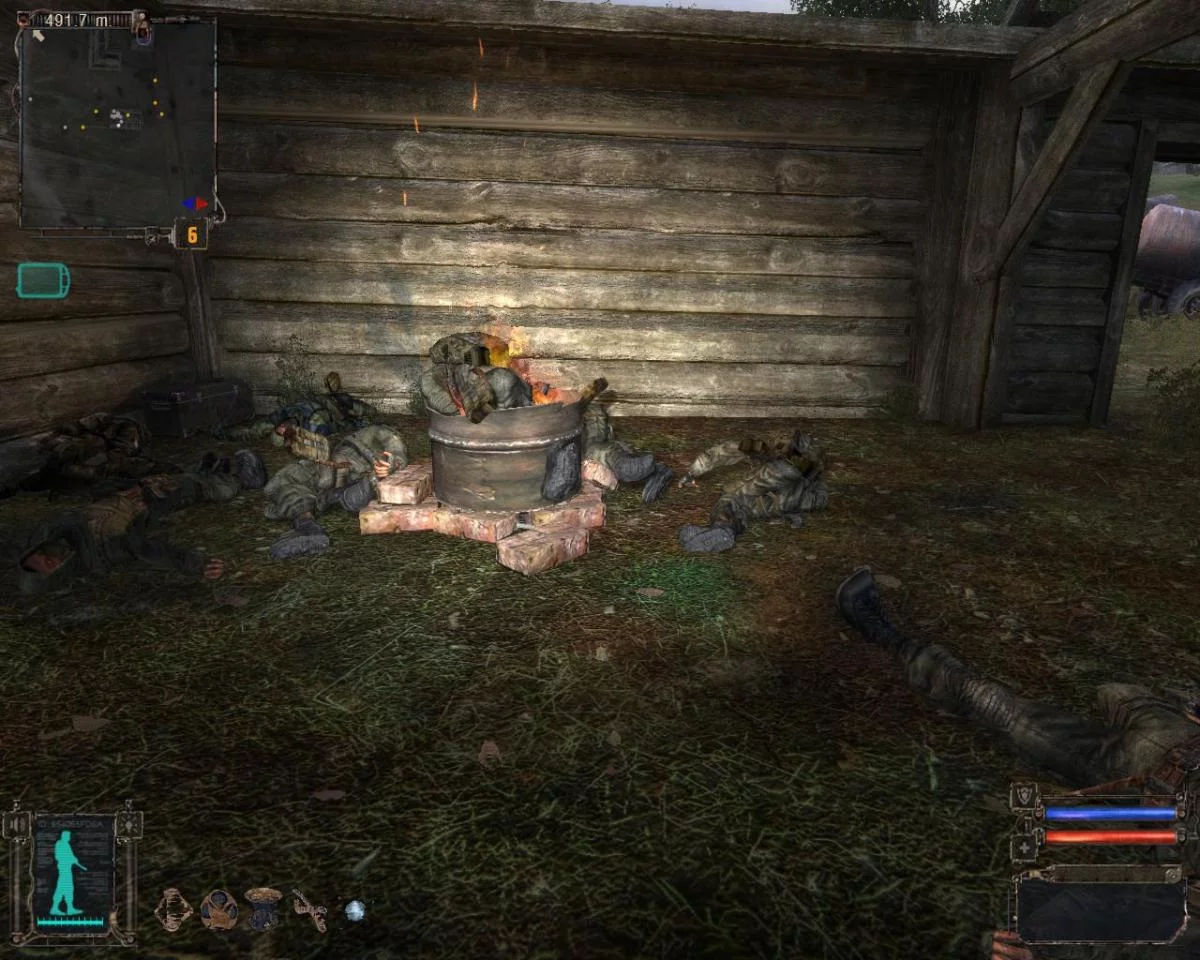Click the lightbulb visibility indicator

coord(129,824)
